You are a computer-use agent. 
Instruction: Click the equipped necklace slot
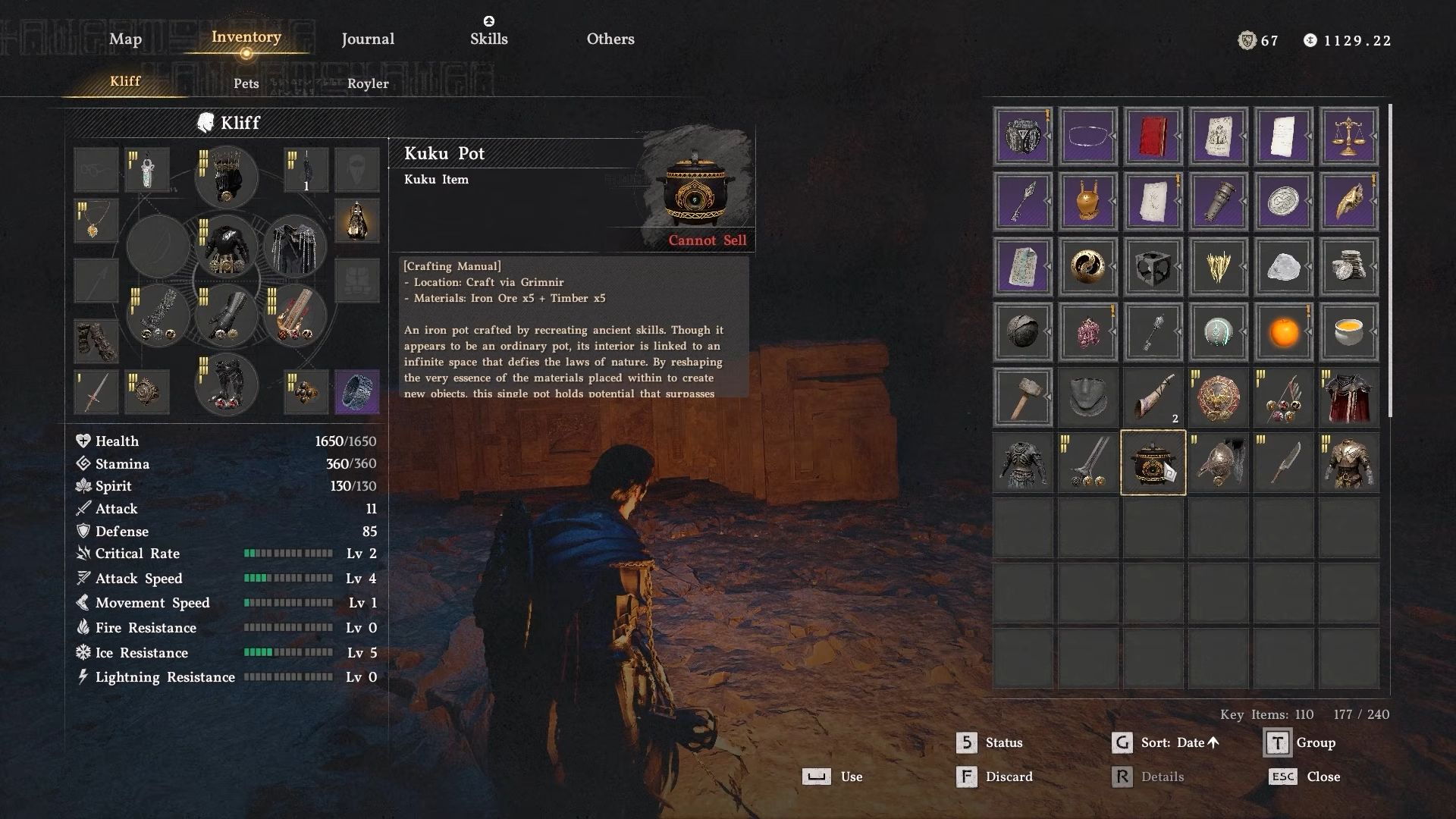96,221
